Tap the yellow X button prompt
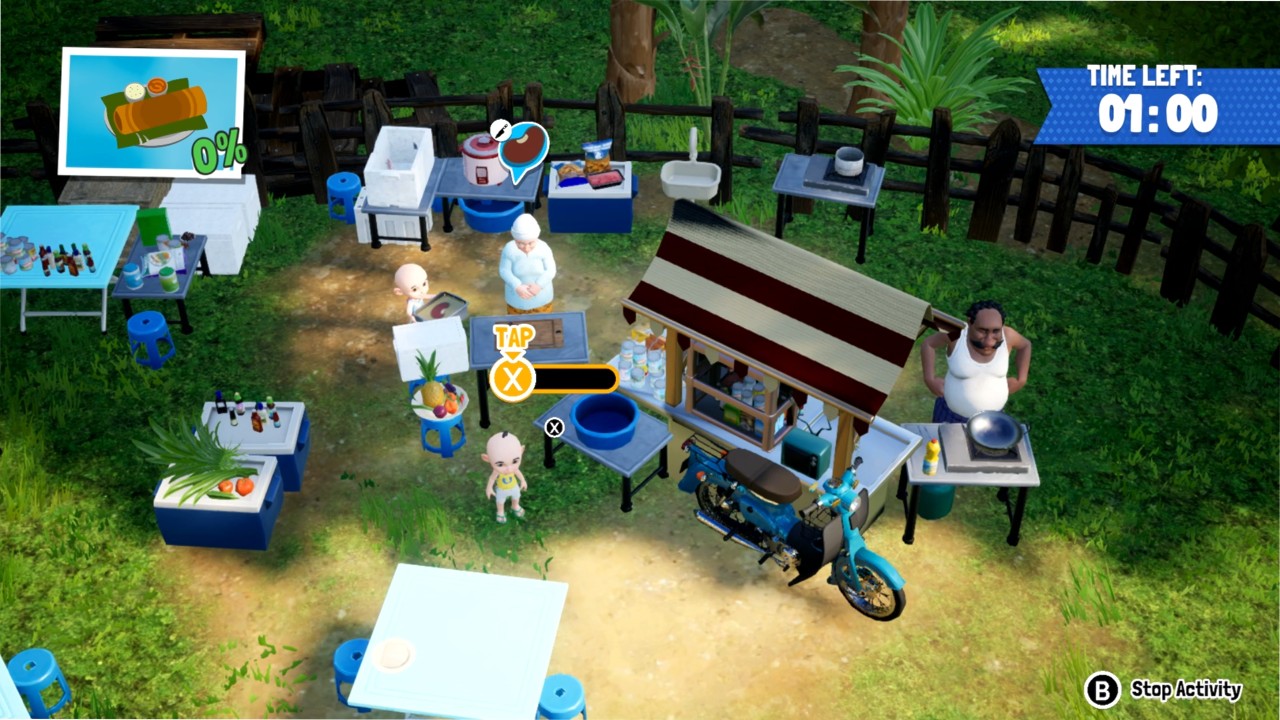This screenshot has height=720, width=1280. (x=512, y=379)
